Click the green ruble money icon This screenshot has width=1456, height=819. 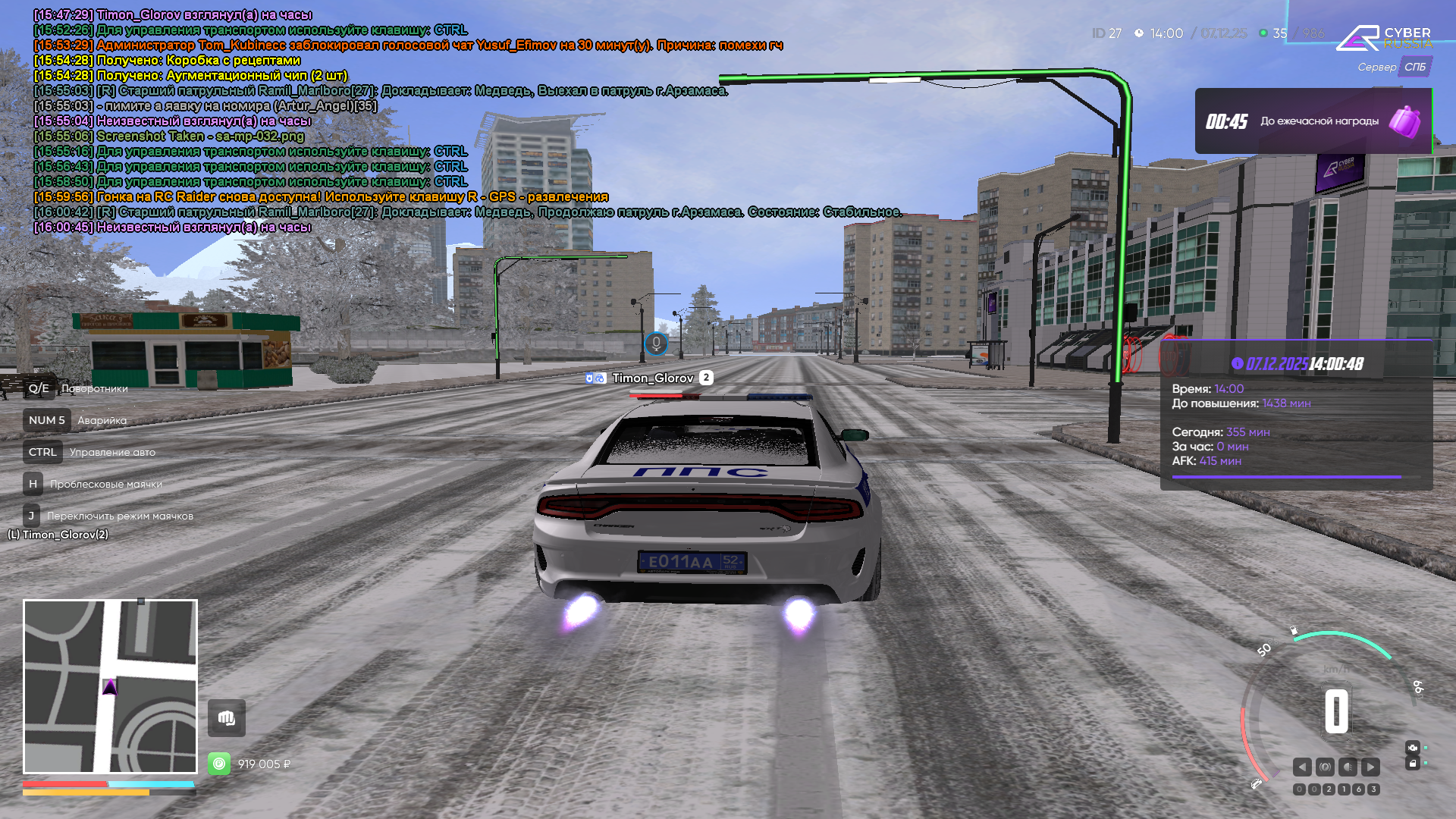(219, 764)
